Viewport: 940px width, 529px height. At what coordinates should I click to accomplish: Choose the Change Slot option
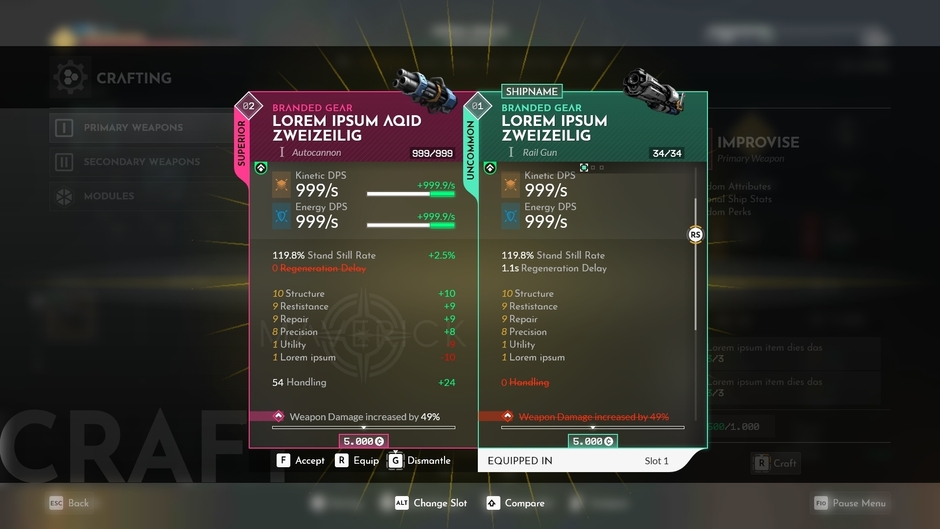coord(430,503)
